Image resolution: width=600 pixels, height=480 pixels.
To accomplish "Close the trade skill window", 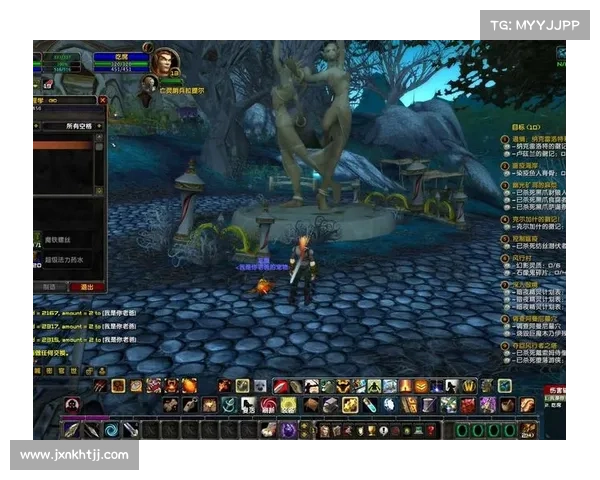I will 103,100.
